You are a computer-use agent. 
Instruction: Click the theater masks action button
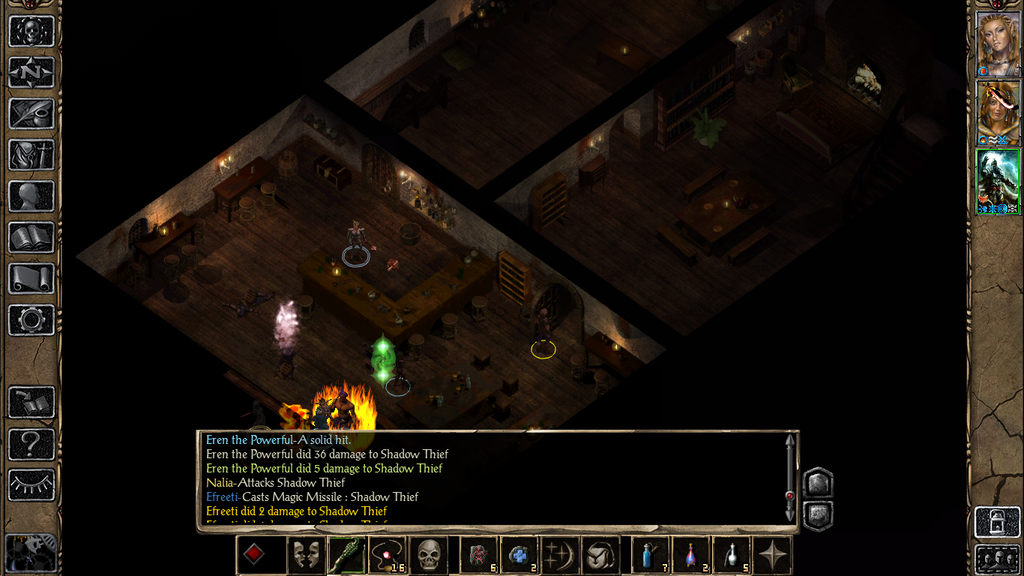click(306, 555)
